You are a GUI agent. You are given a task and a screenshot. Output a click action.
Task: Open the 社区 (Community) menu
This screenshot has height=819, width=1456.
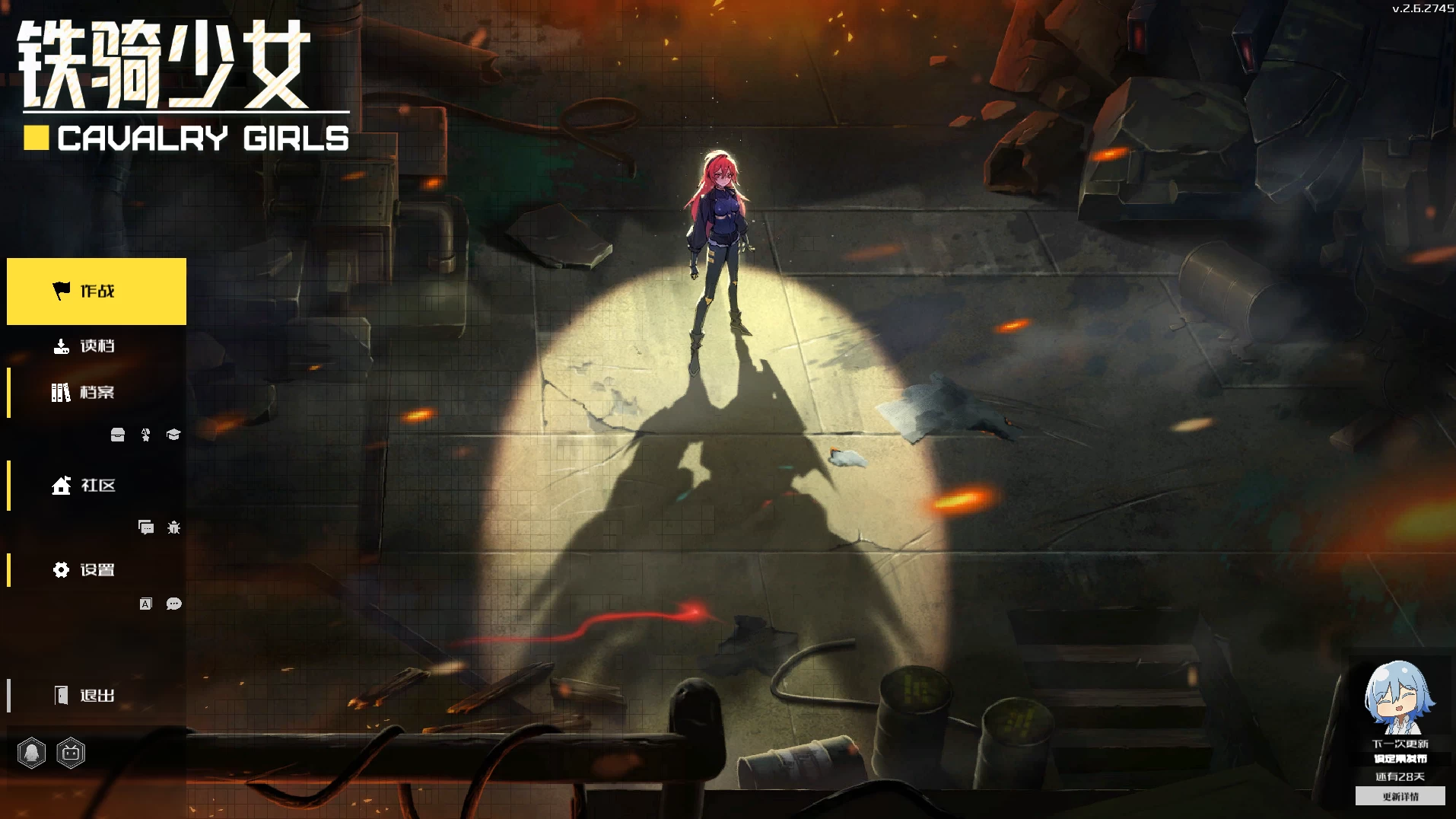coord(97,486)
